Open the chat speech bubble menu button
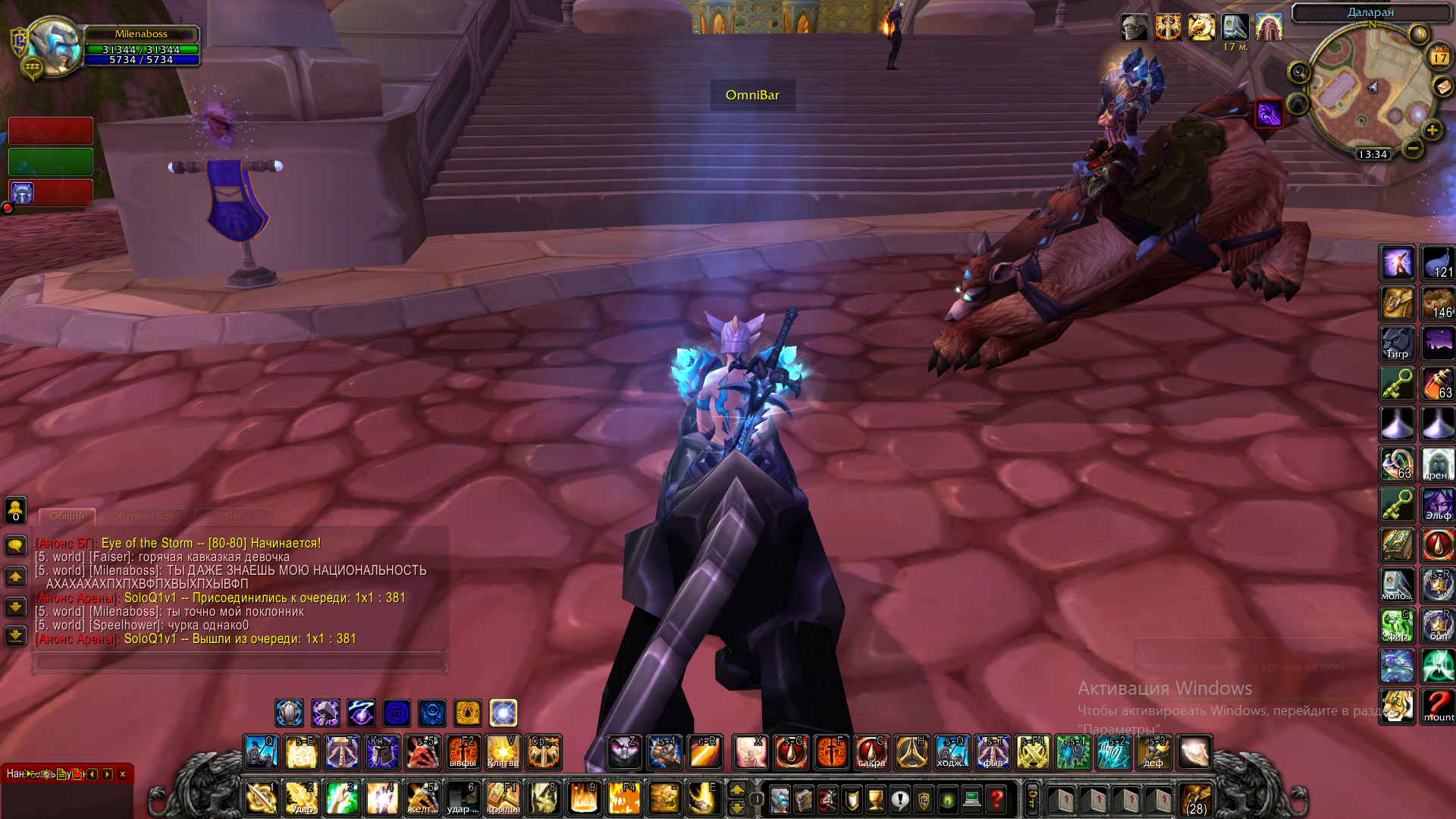Screen dimensions: 1456x819 point(16,545)
